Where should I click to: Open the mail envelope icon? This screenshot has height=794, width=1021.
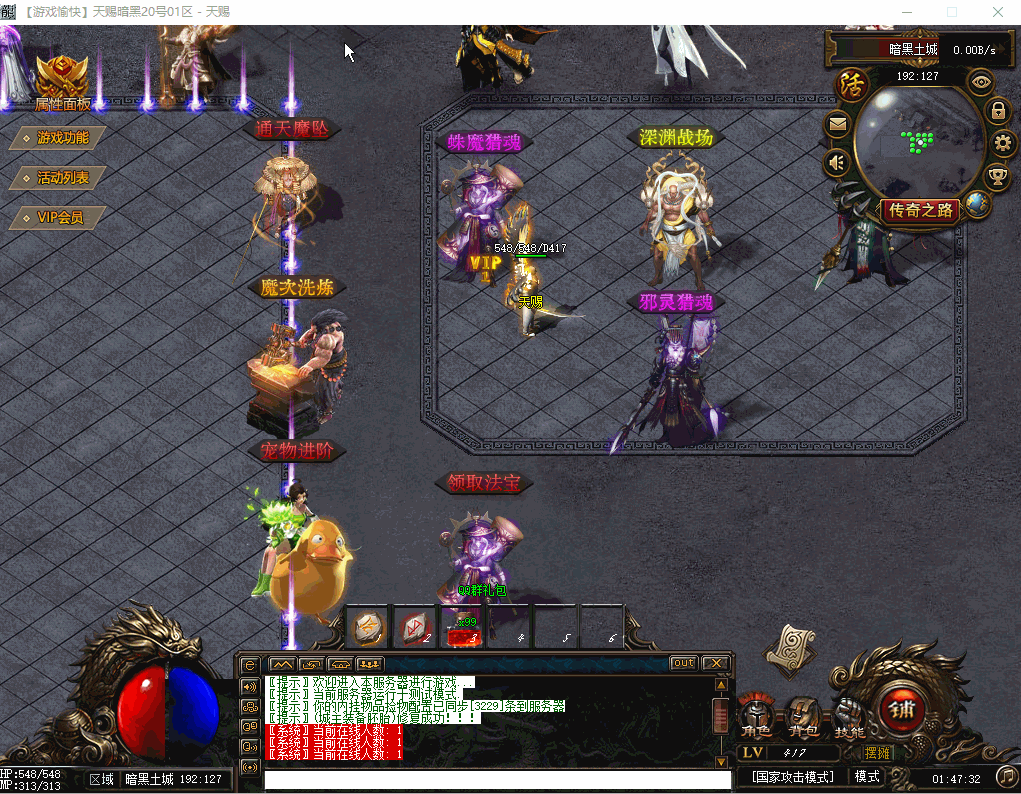838,125
